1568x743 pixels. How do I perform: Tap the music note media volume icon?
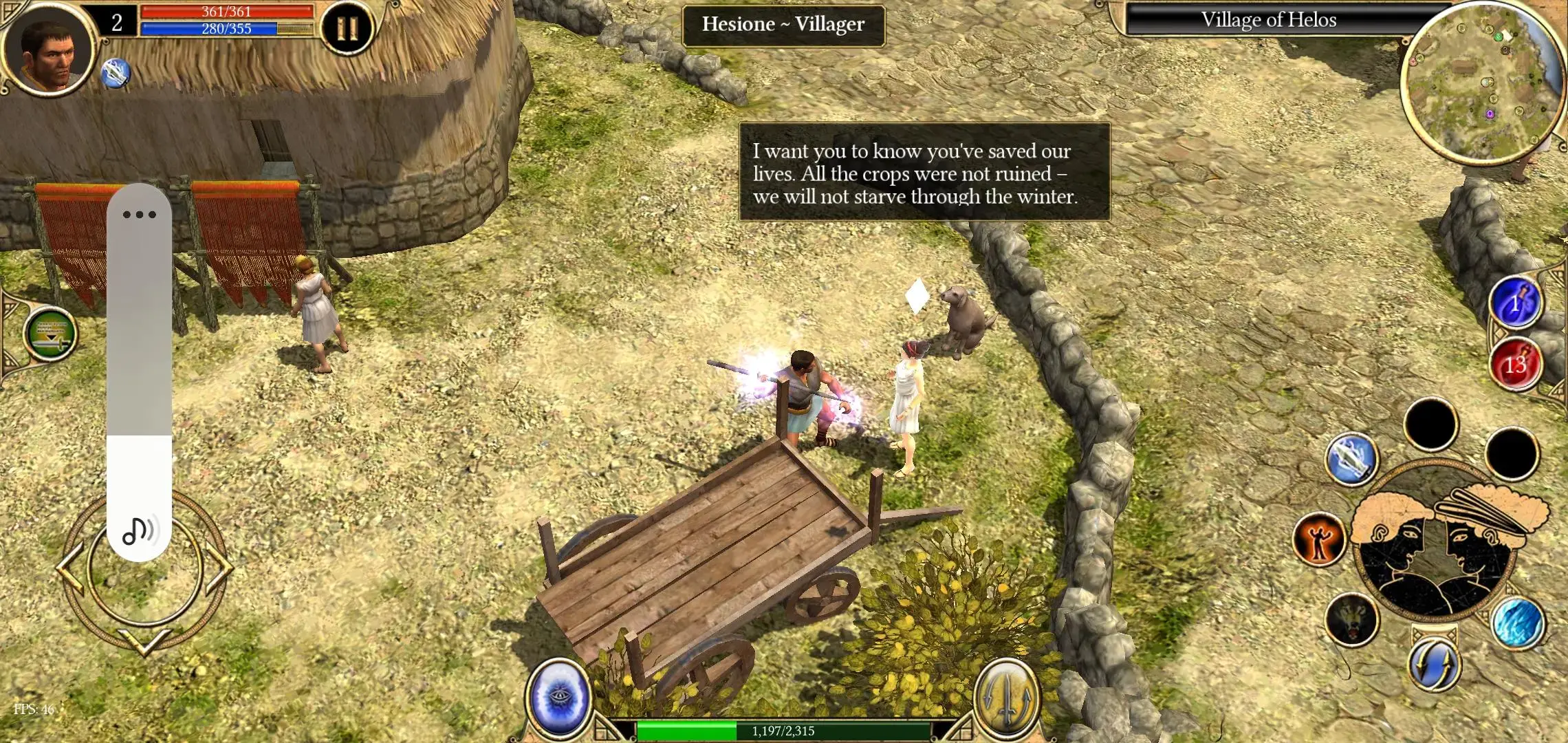point(139,530)
